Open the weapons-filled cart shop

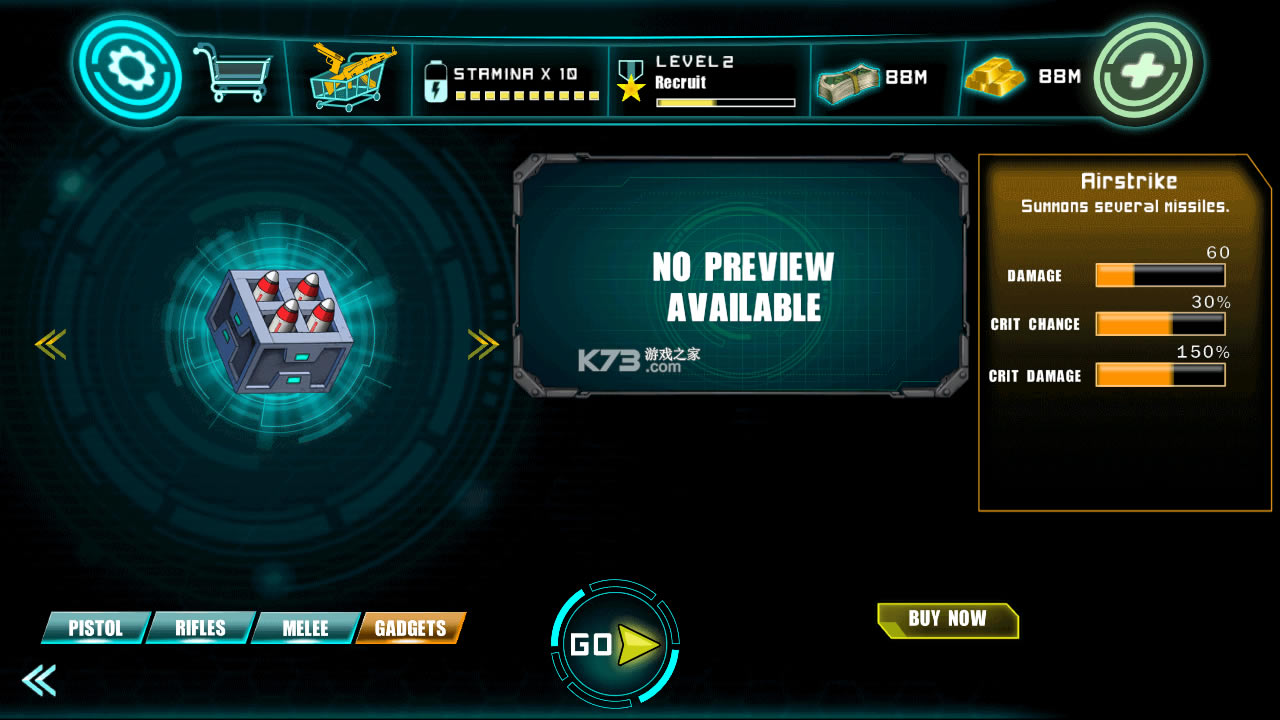348,76
